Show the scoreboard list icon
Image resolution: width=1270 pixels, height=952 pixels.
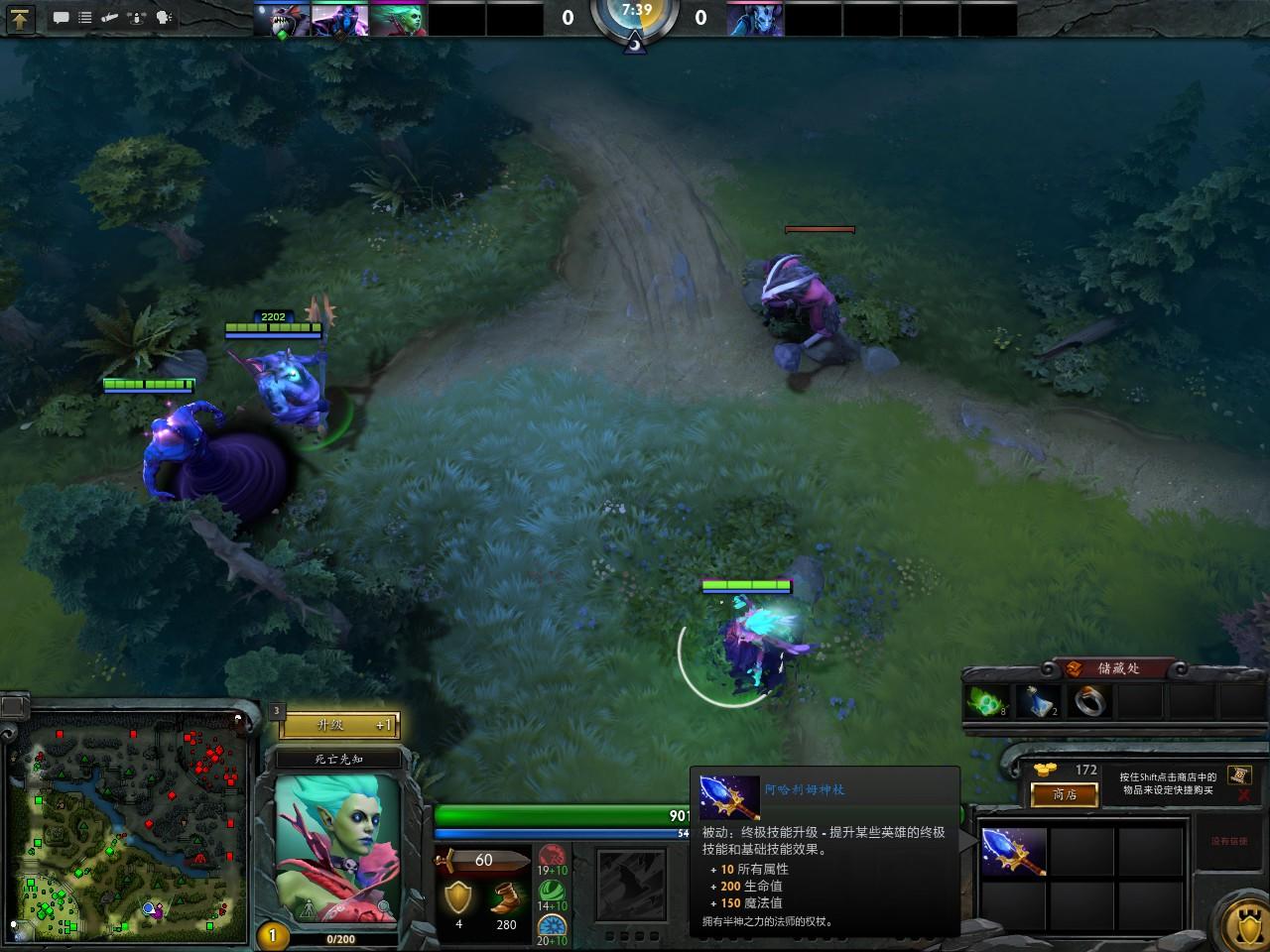pyautogui.click(x=85, y=18)
